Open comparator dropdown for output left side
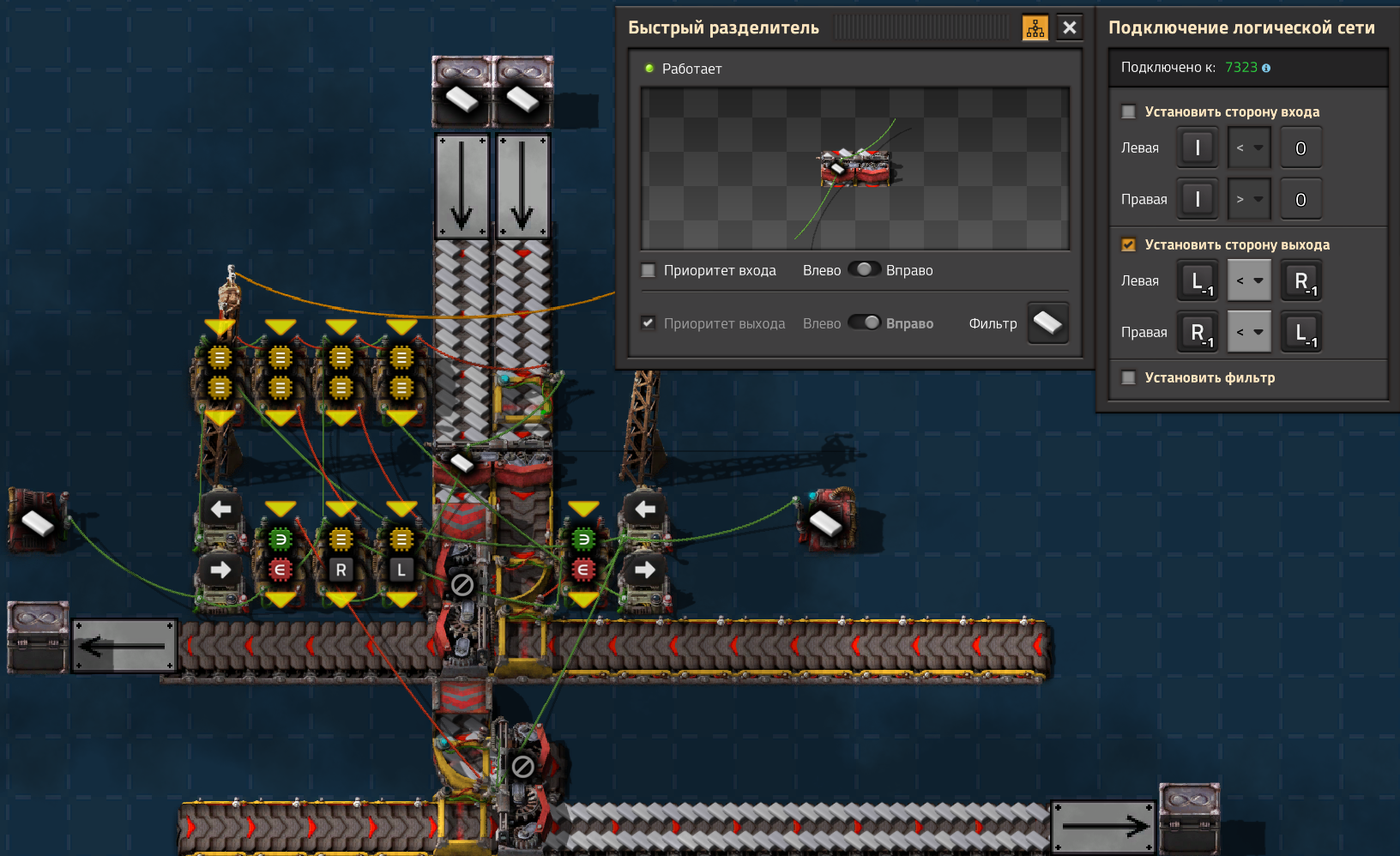The width and height of the screenshot is (1400, 856). [1249, 280]
